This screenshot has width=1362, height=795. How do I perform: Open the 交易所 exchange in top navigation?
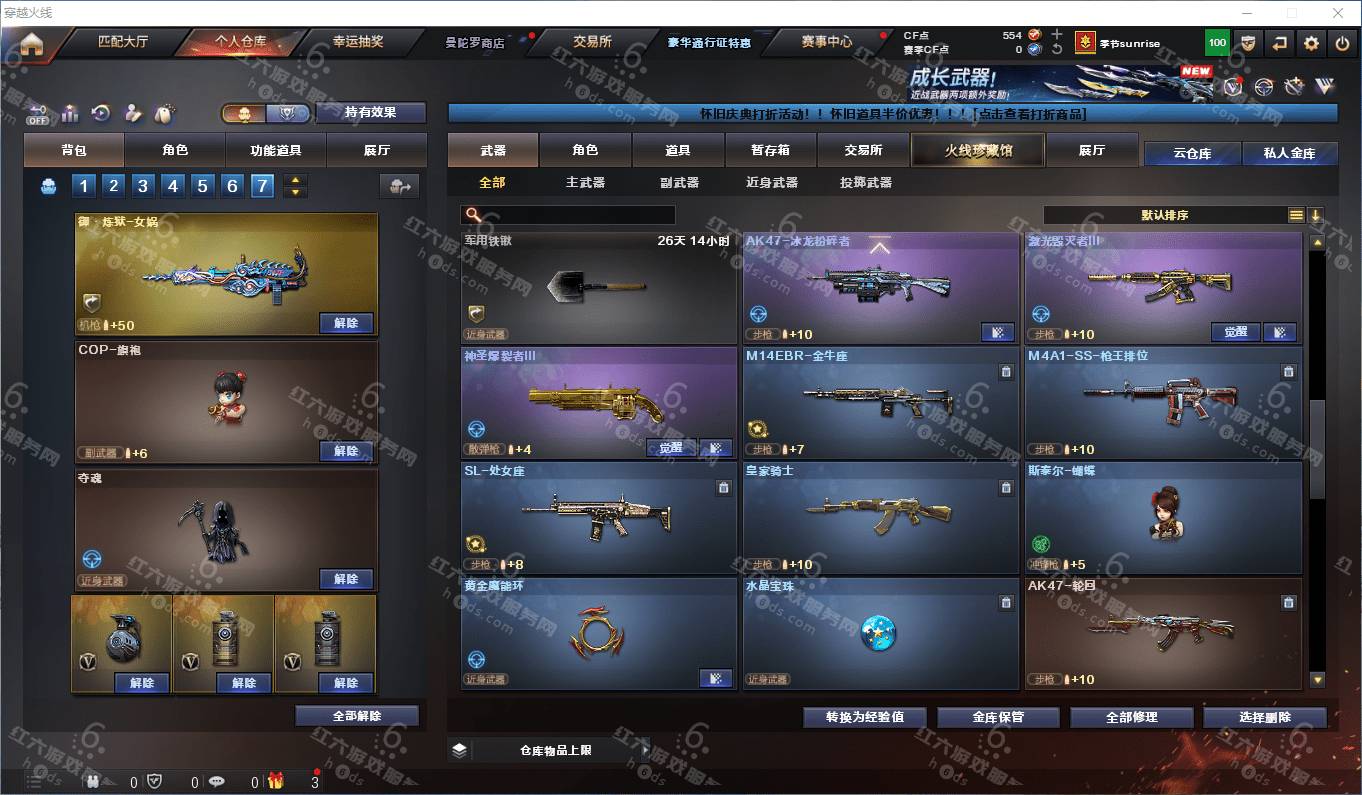[592, 42]
